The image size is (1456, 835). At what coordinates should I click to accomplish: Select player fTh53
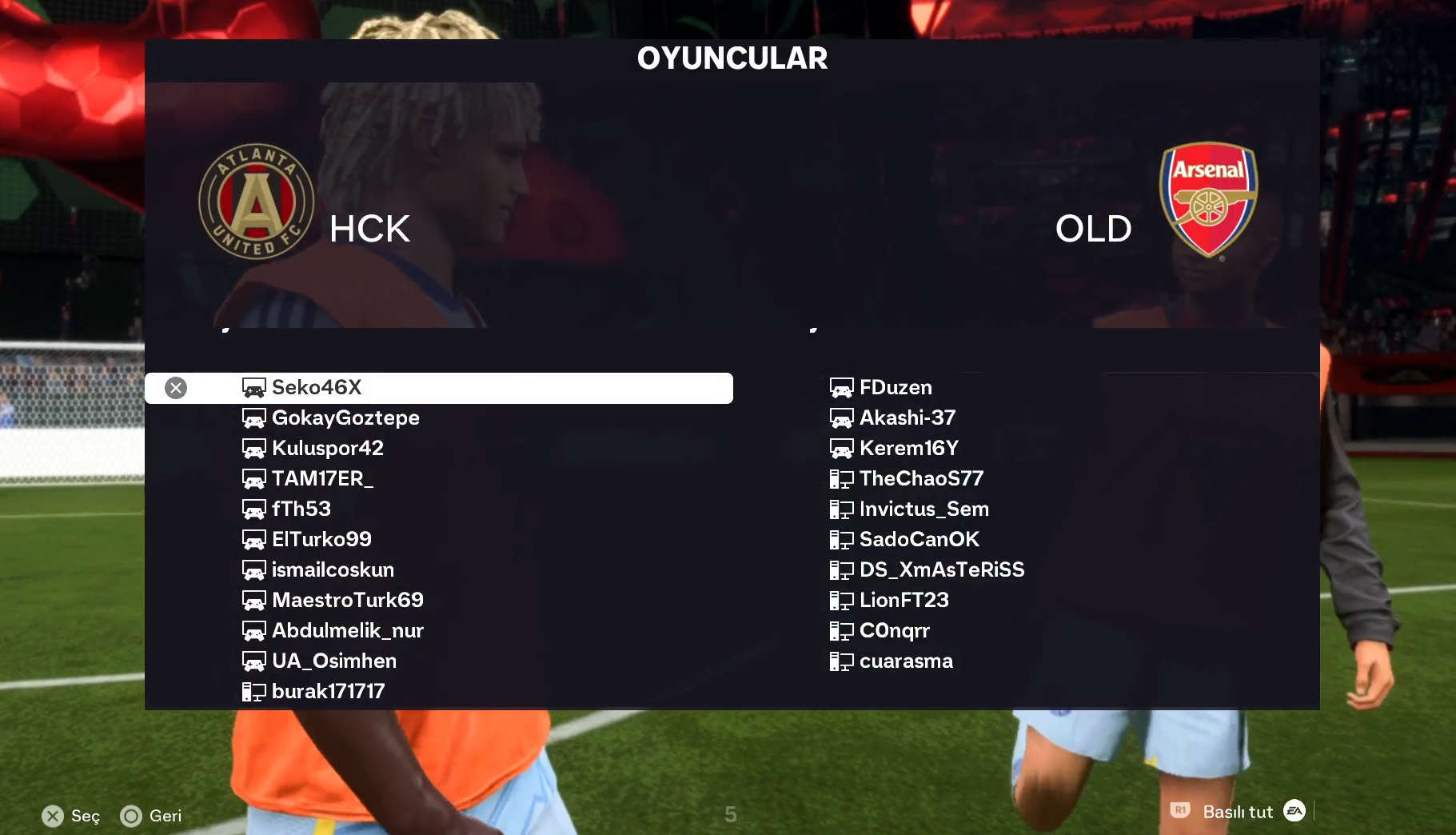(x=301, y=509)
